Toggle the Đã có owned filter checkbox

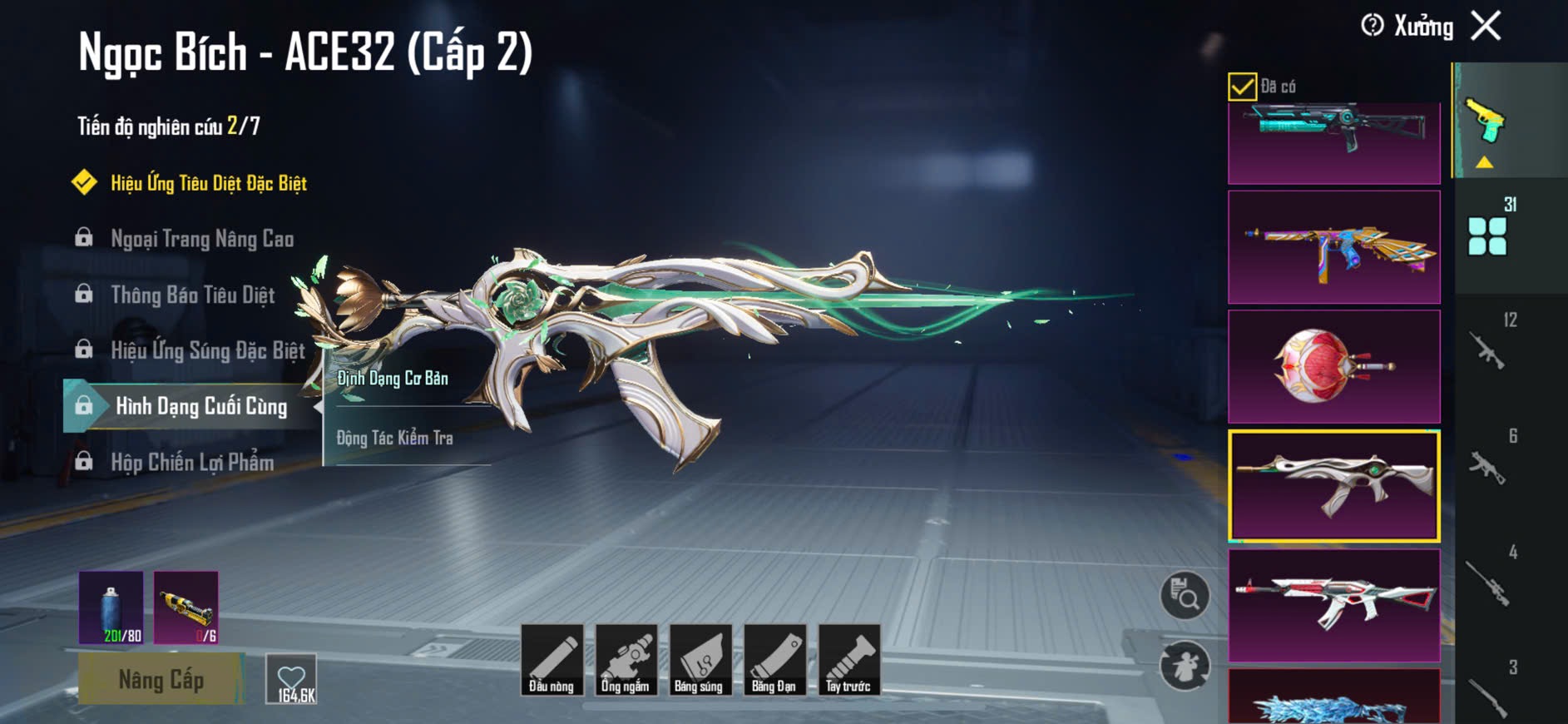point(1242,87)
